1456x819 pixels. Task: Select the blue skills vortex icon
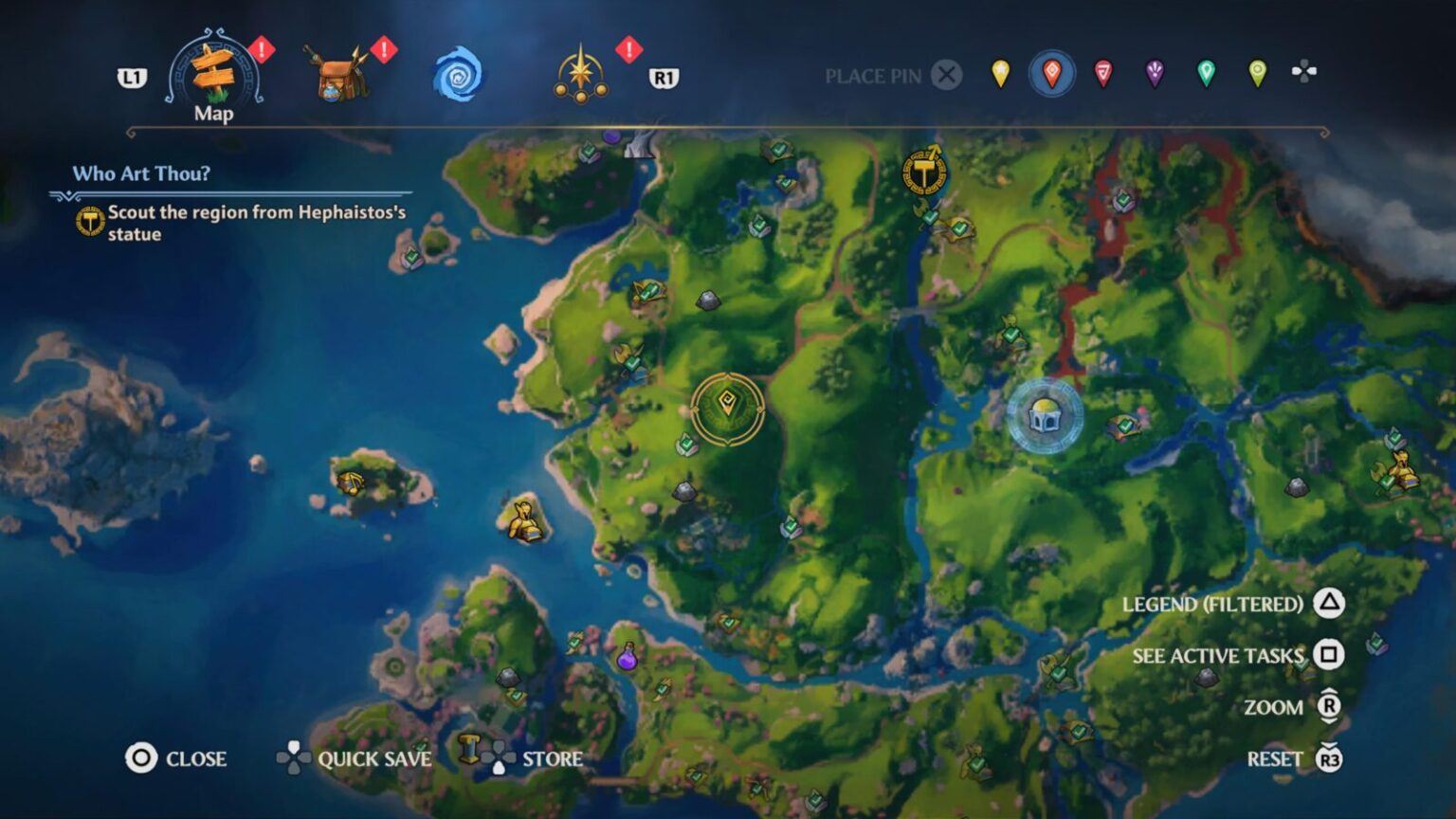(x=459, y=75)
